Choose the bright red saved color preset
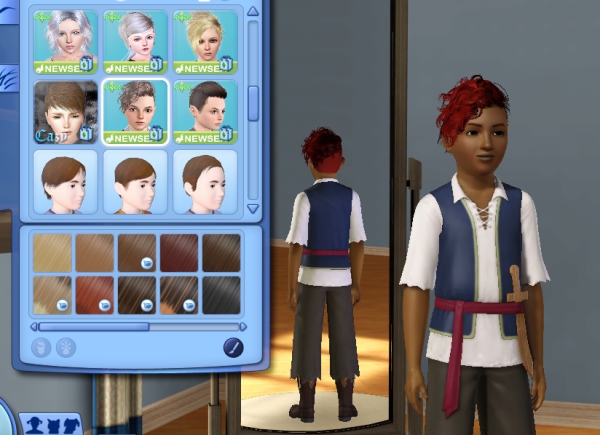600x435 pixels. (94, 295)
